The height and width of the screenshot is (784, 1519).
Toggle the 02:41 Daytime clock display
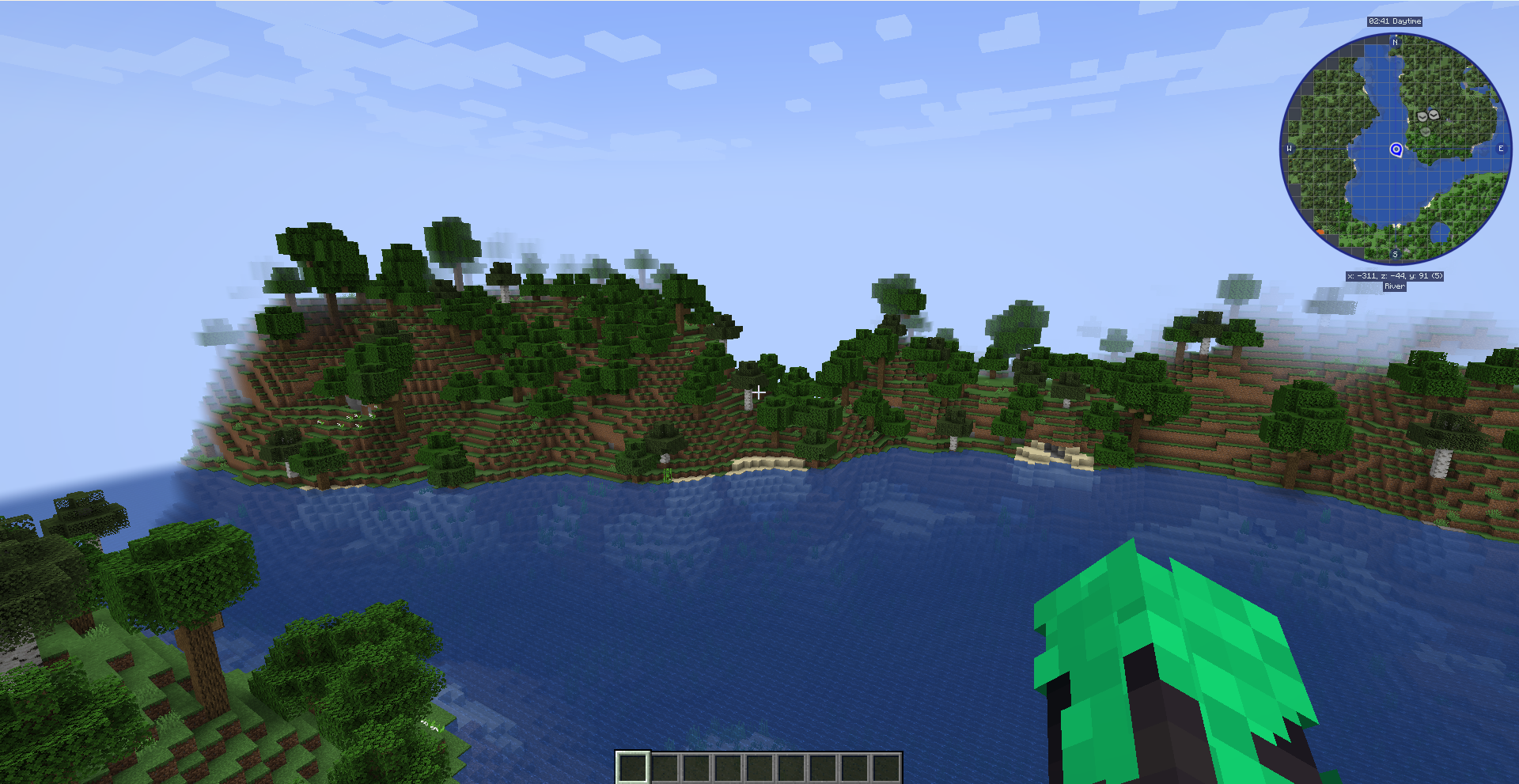point(1395,21)
